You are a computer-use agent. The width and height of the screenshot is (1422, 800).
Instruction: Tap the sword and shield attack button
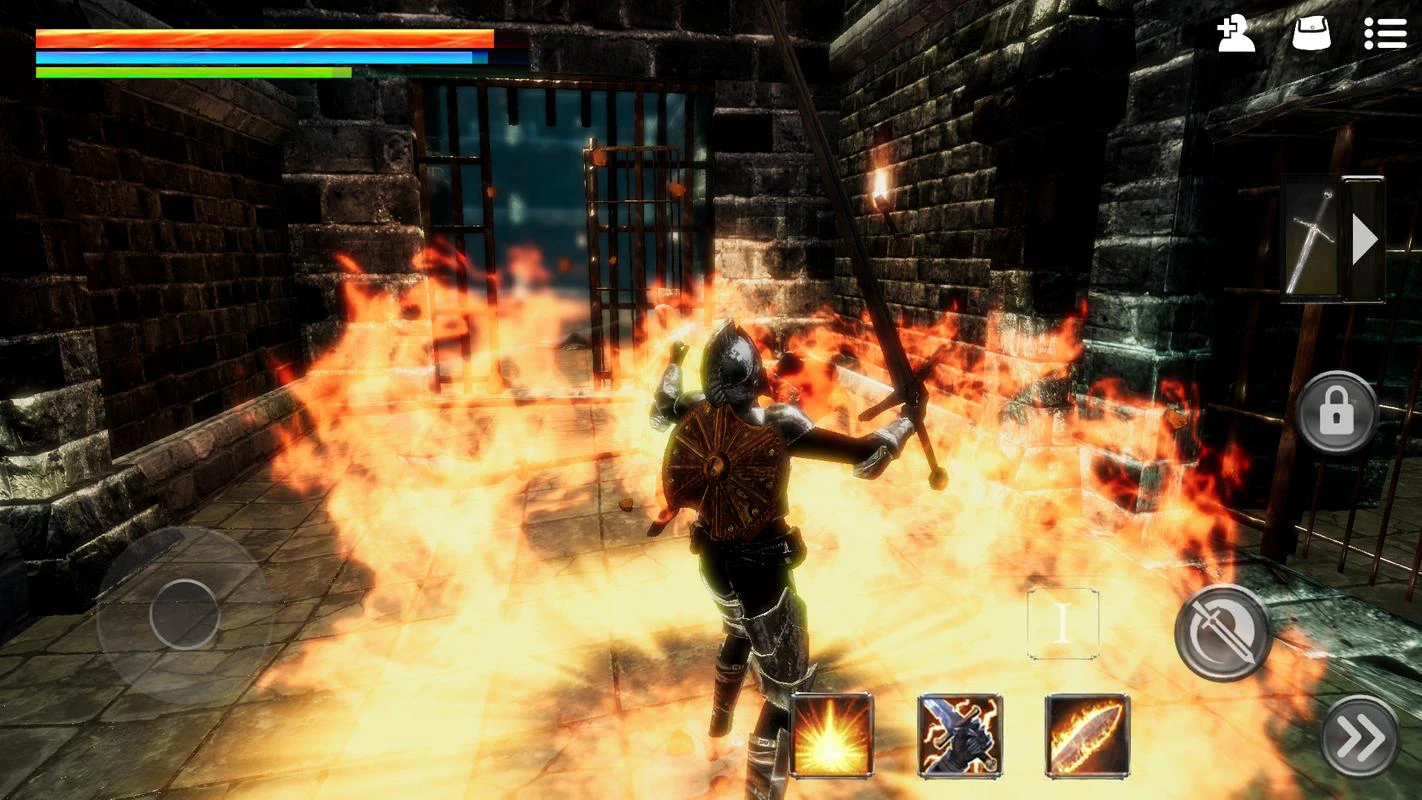1223,632
